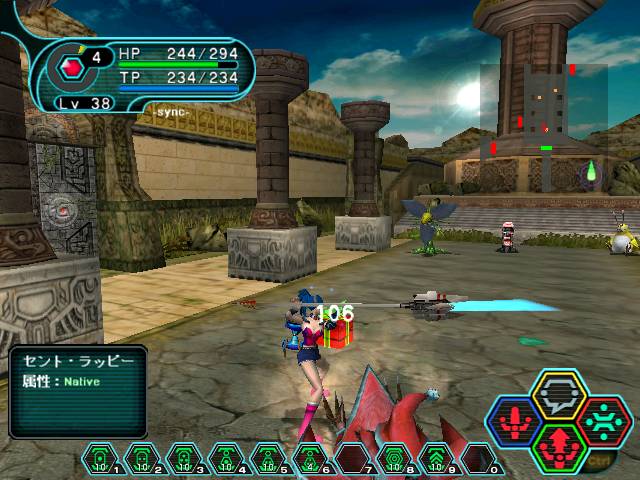The height and width of the screenshot is (480, 640).
Task: Click the area minimap radar
Action: click(x=543, y=113)
